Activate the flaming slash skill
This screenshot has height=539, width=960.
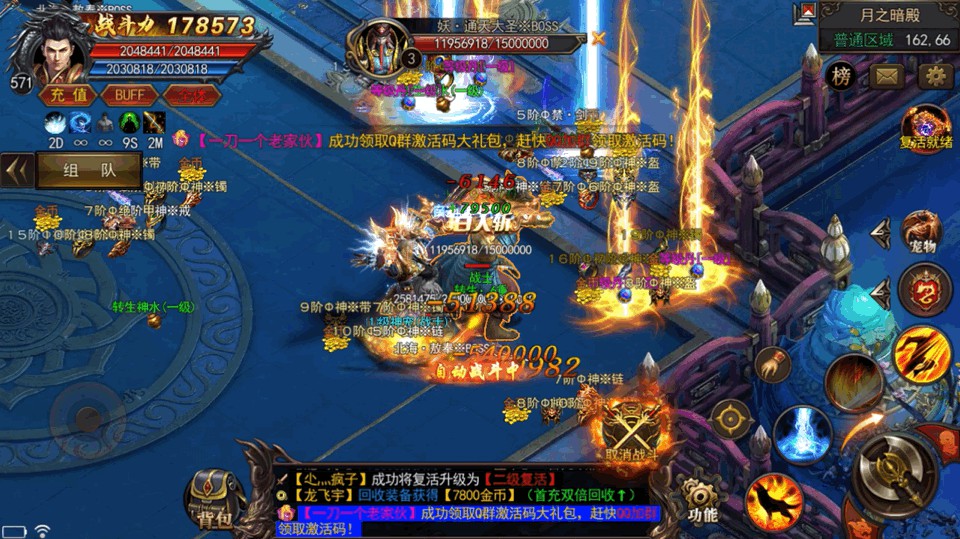coord(922,354)
